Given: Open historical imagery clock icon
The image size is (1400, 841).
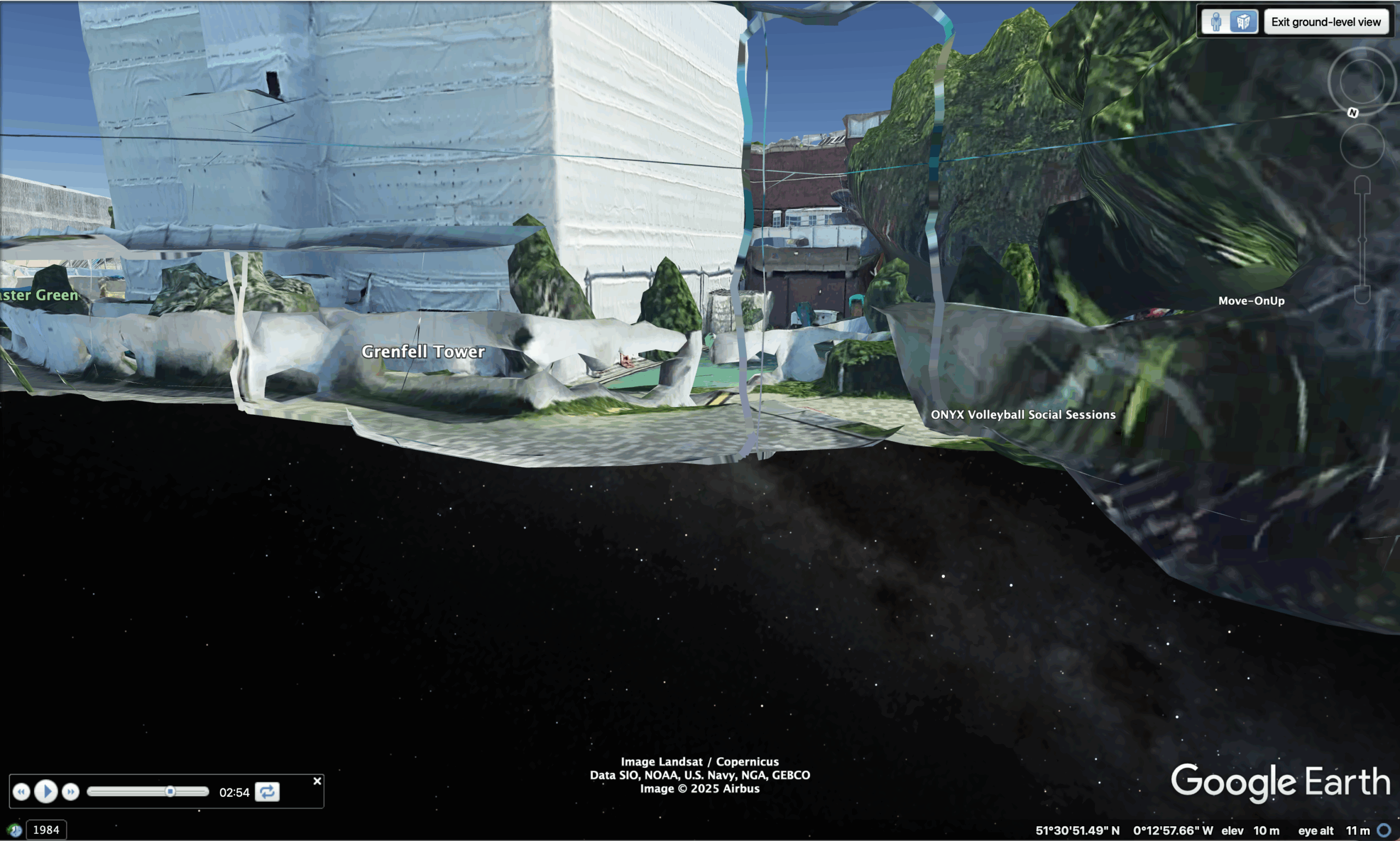Looking at the screenshot, I should point(14,830).
